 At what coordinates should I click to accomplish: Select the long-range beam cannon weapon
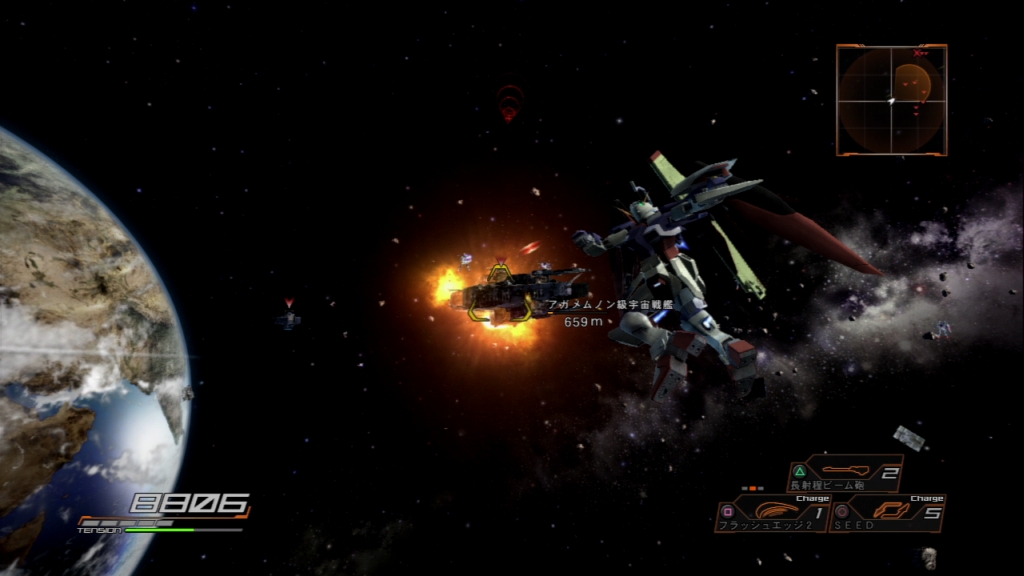pos(845,473)
